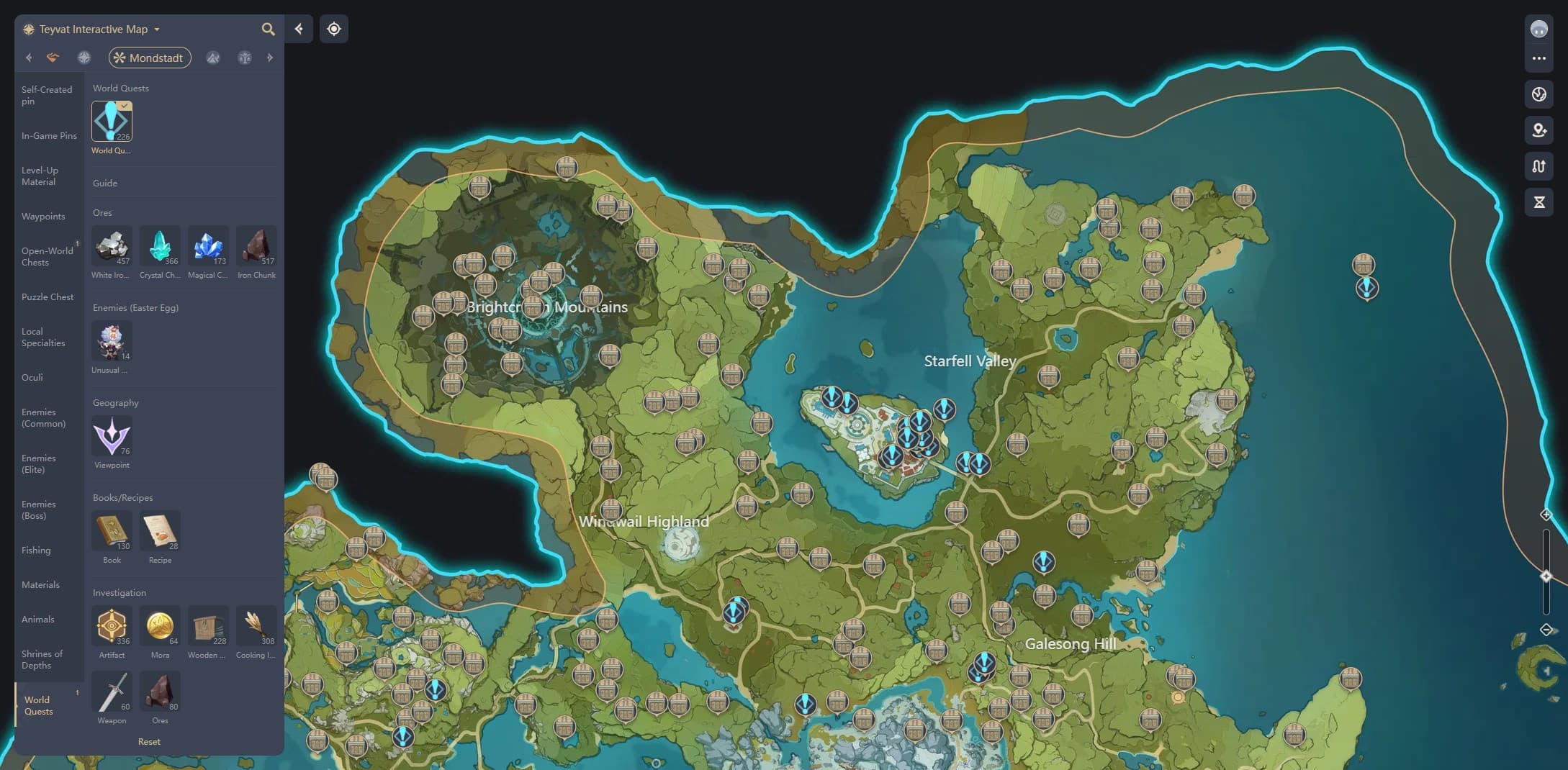The image size is (1568, 770).
Task: Switch to the Oculi category
Action: click(32, 377)
